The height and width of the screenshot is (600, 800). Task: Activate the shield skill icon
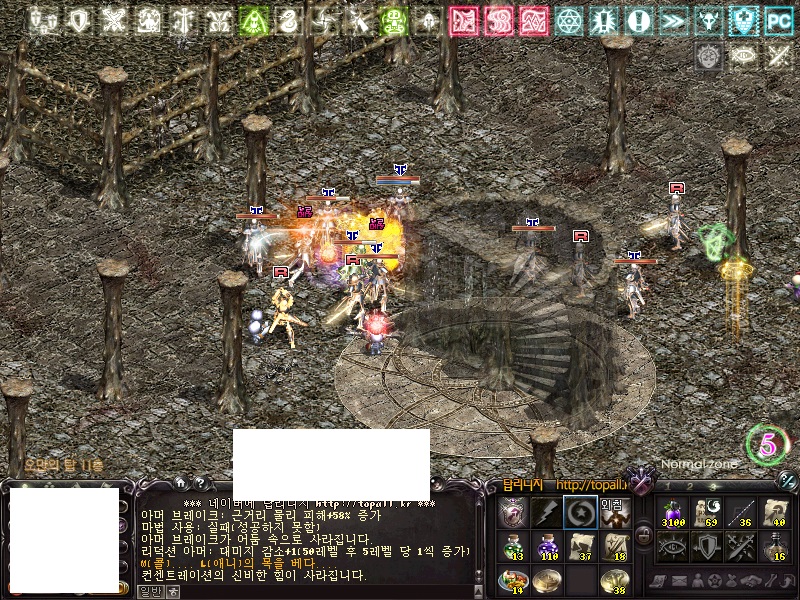pos(706,546)
